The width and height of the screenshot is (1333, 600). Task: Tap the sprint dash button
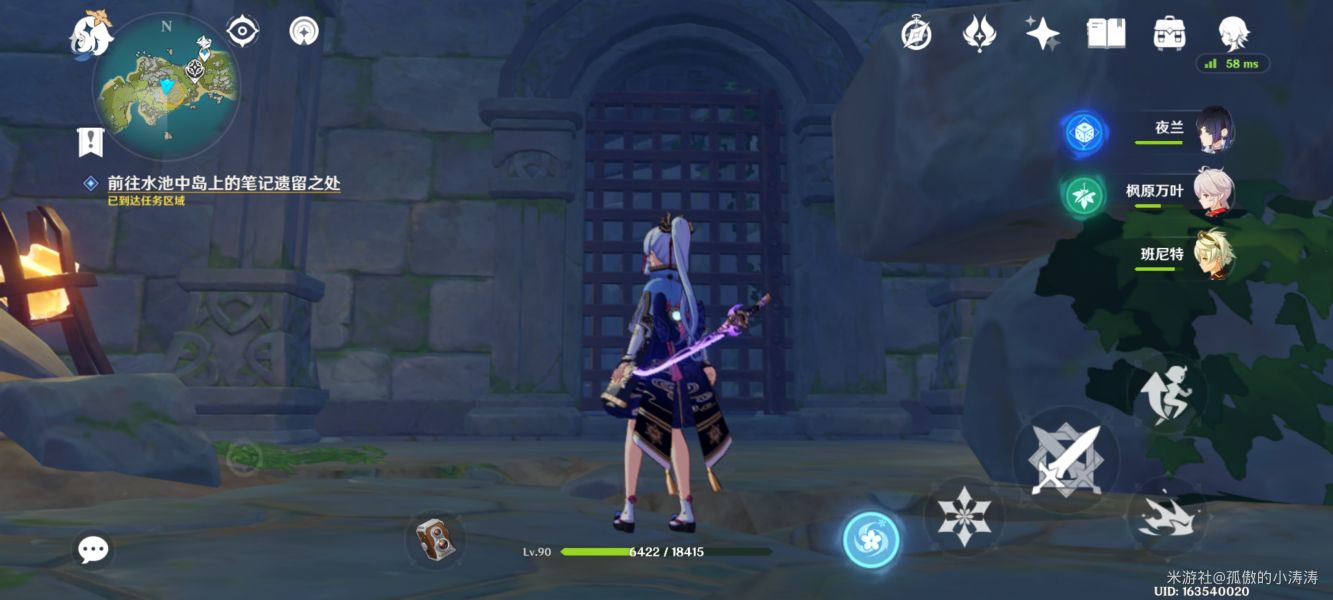click(x=1166, y=517)
